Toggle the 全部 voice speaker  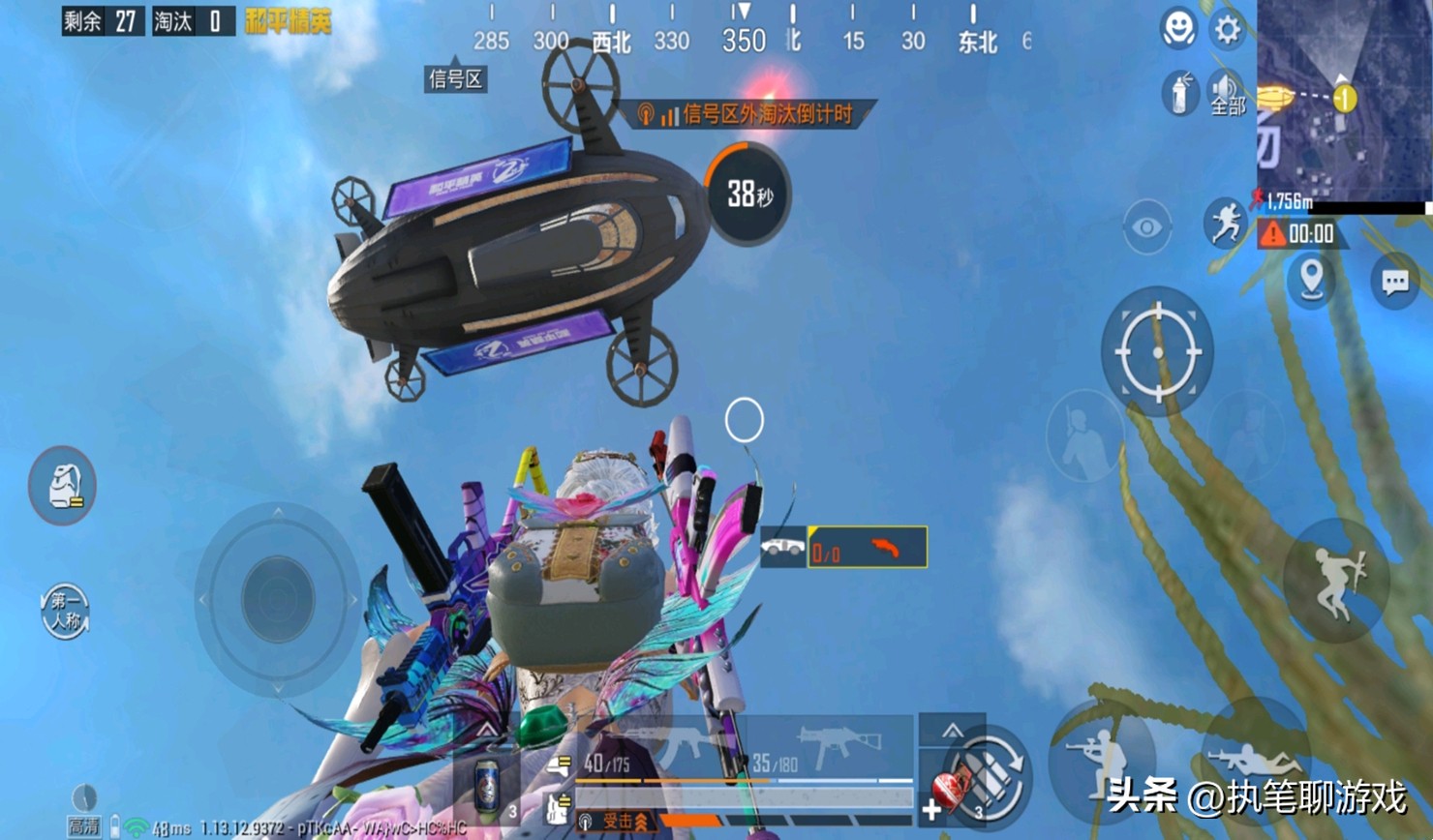pos(1227,95)
